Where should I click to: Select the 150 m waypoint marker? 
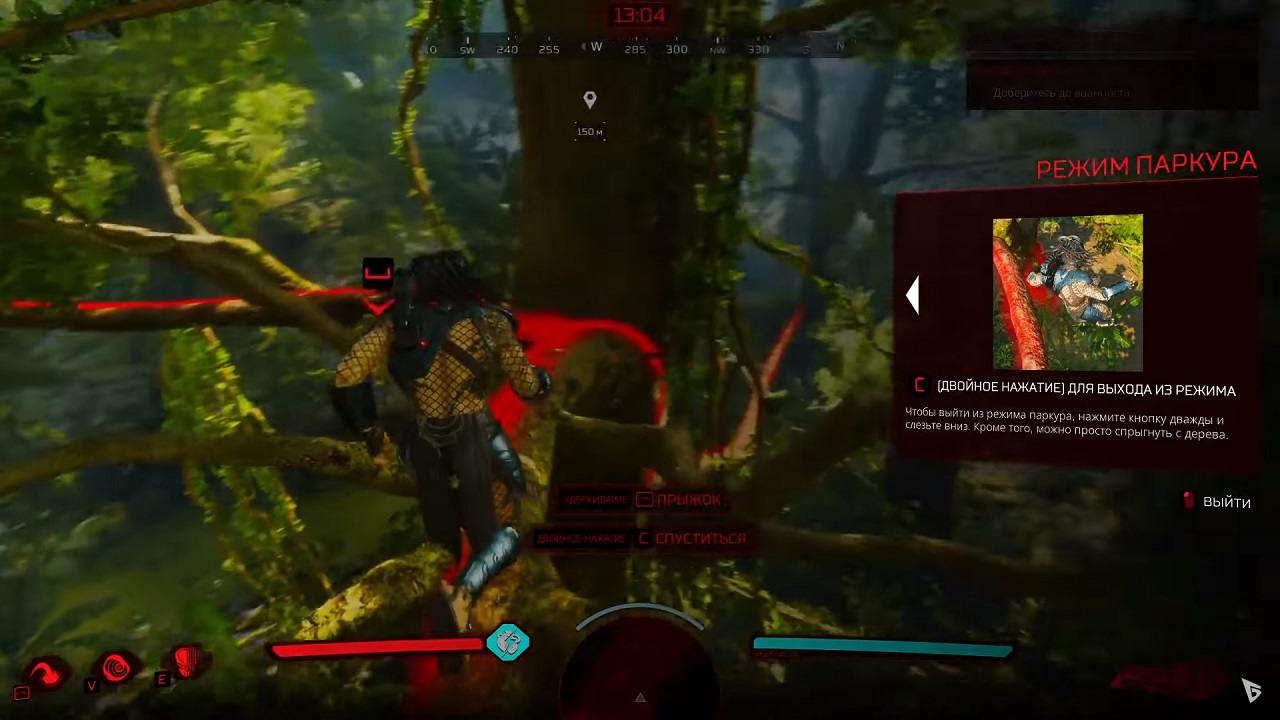pyautogui.click(x=590, y=100)
